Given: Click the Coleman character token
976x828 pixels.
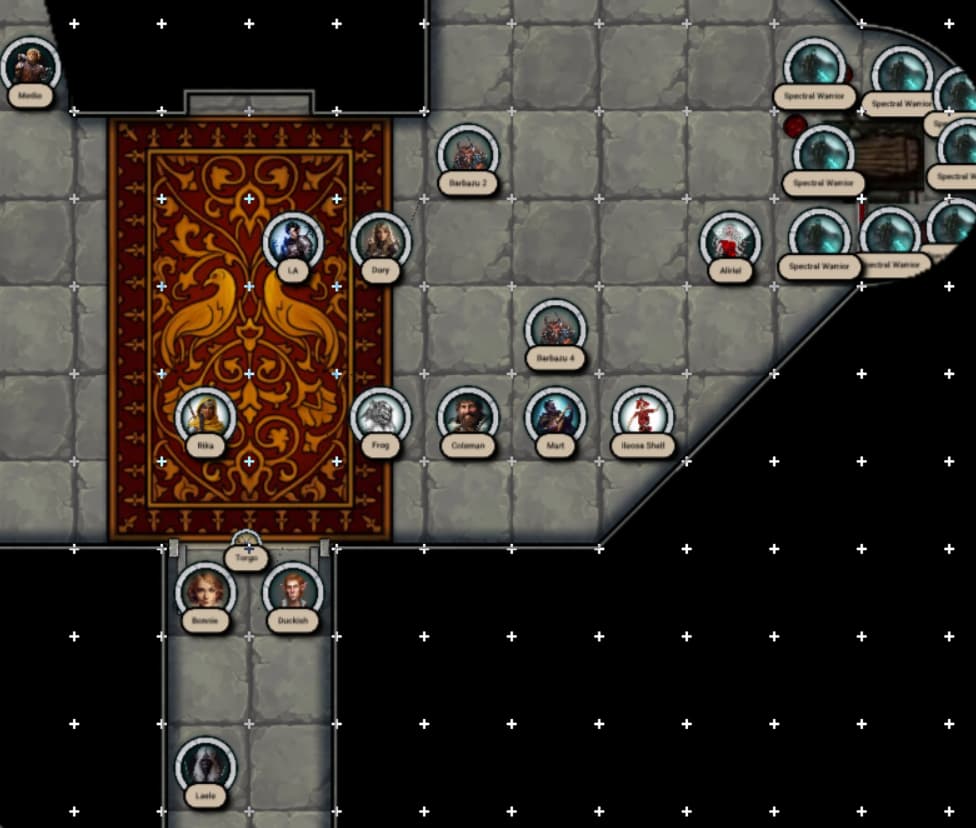Looking at the screenshot, I should (x=467, y=416).
